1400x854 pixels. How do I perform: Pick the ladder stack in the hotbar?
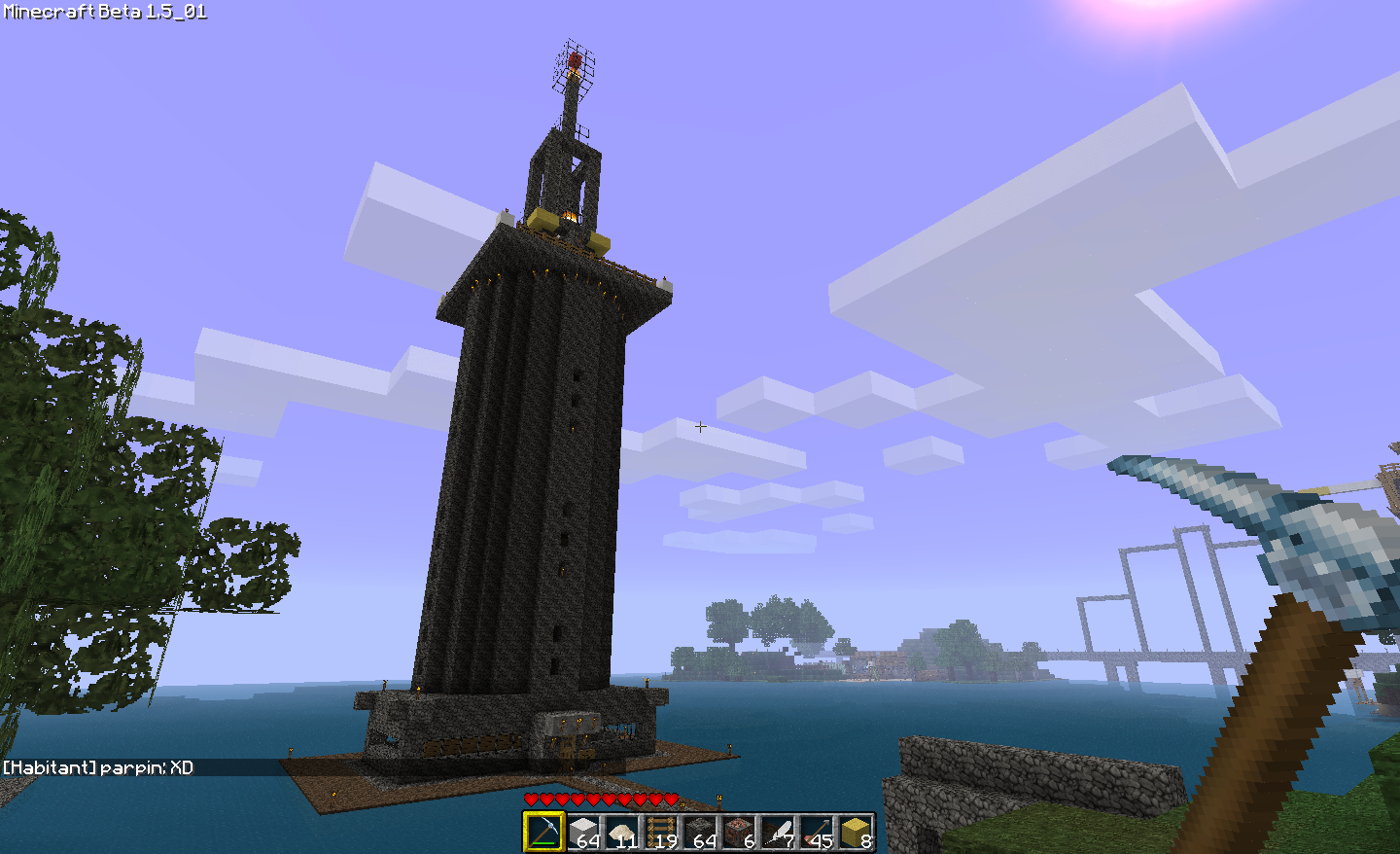click(x=661, y=833)
